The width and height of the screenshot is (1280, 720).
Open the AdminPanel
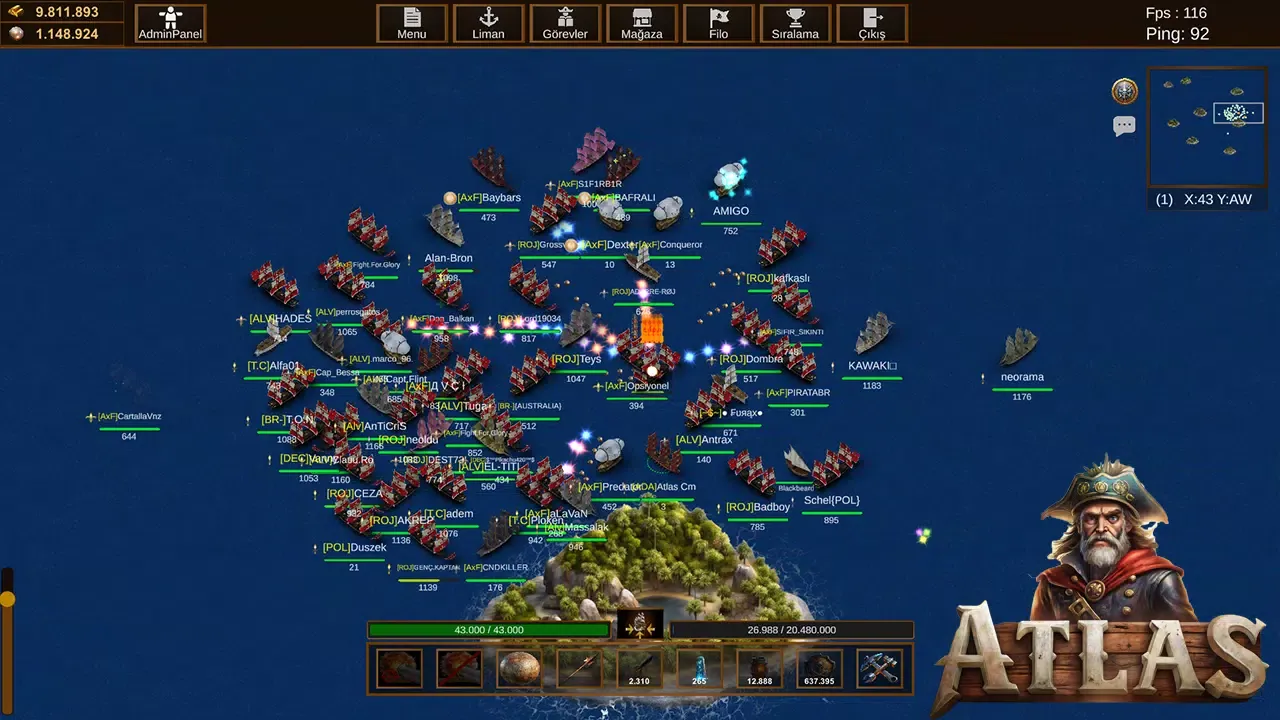pyautogui.click(x=169, y=22)
